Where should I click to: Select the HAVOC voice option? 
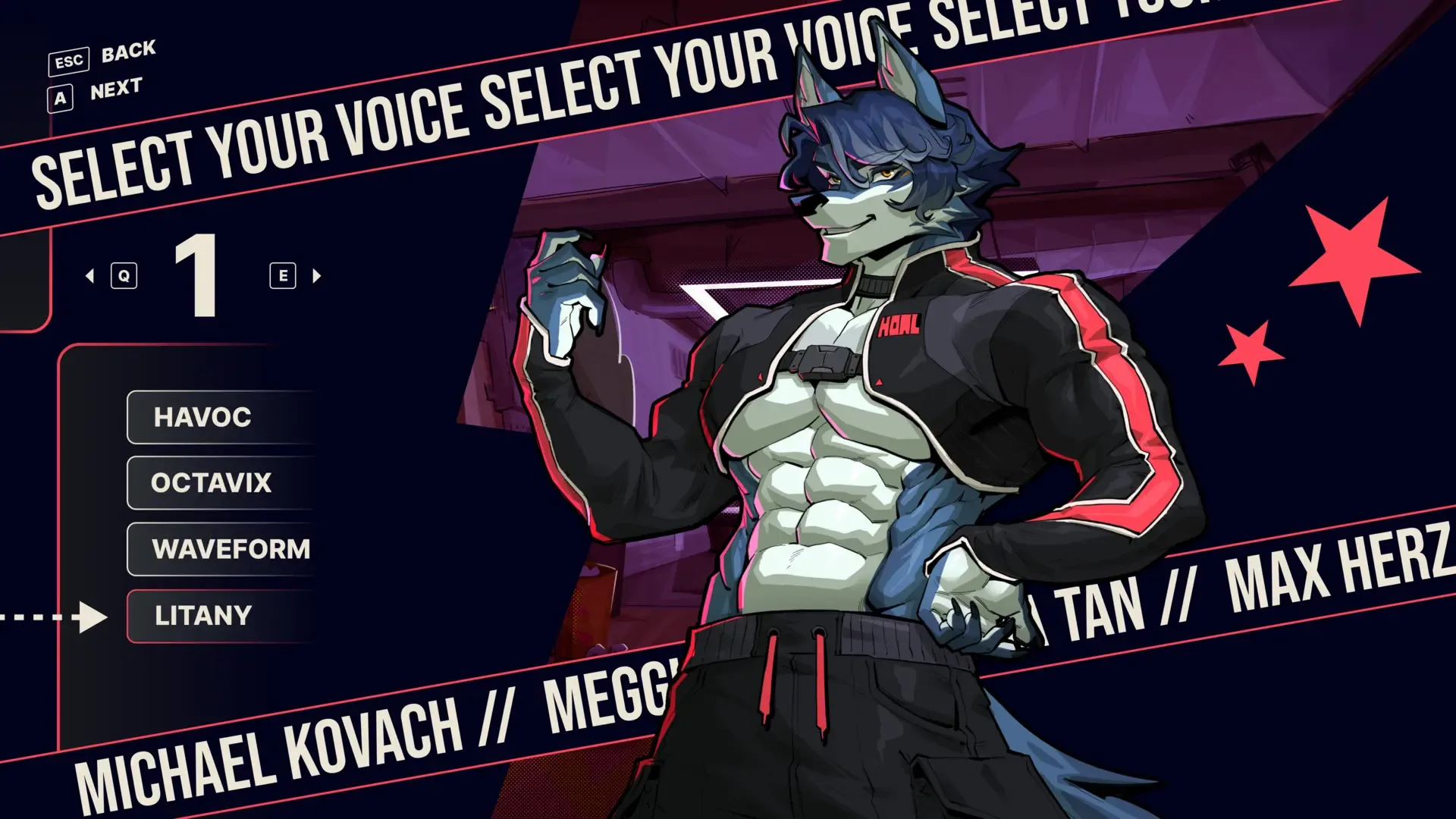coord(203,417)
